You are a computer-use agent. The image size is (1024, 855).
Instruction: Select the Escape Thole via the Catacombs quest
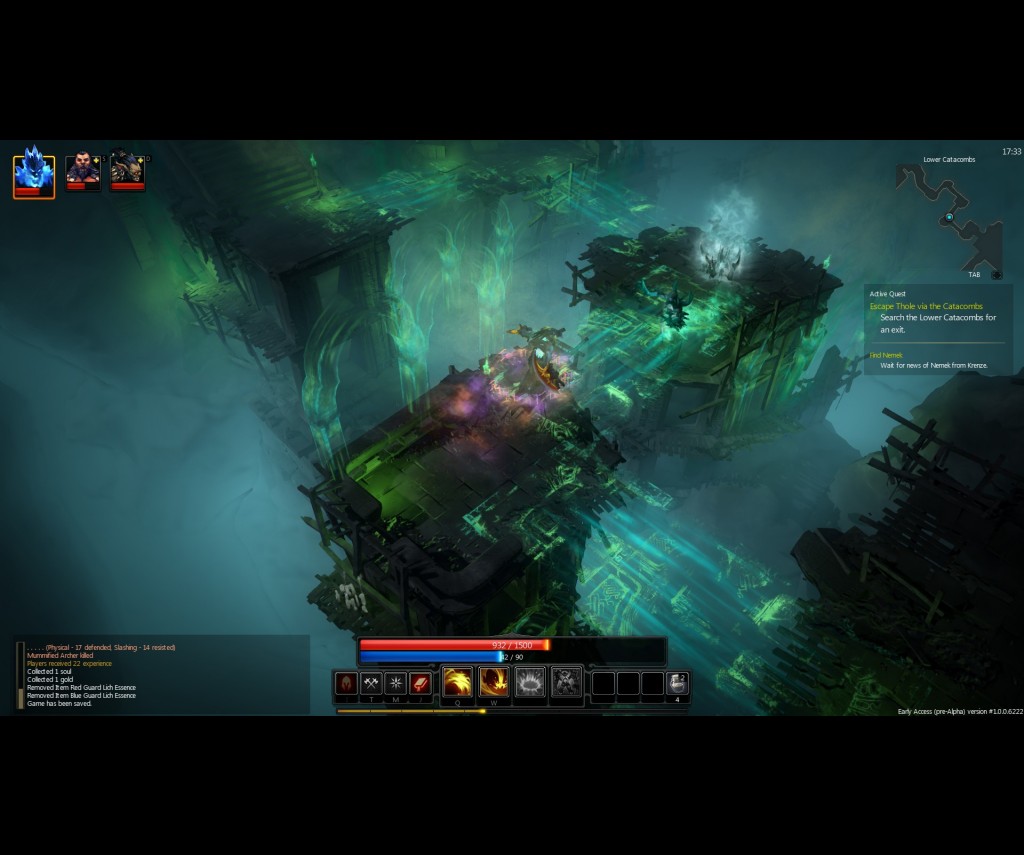click(926, 306)
